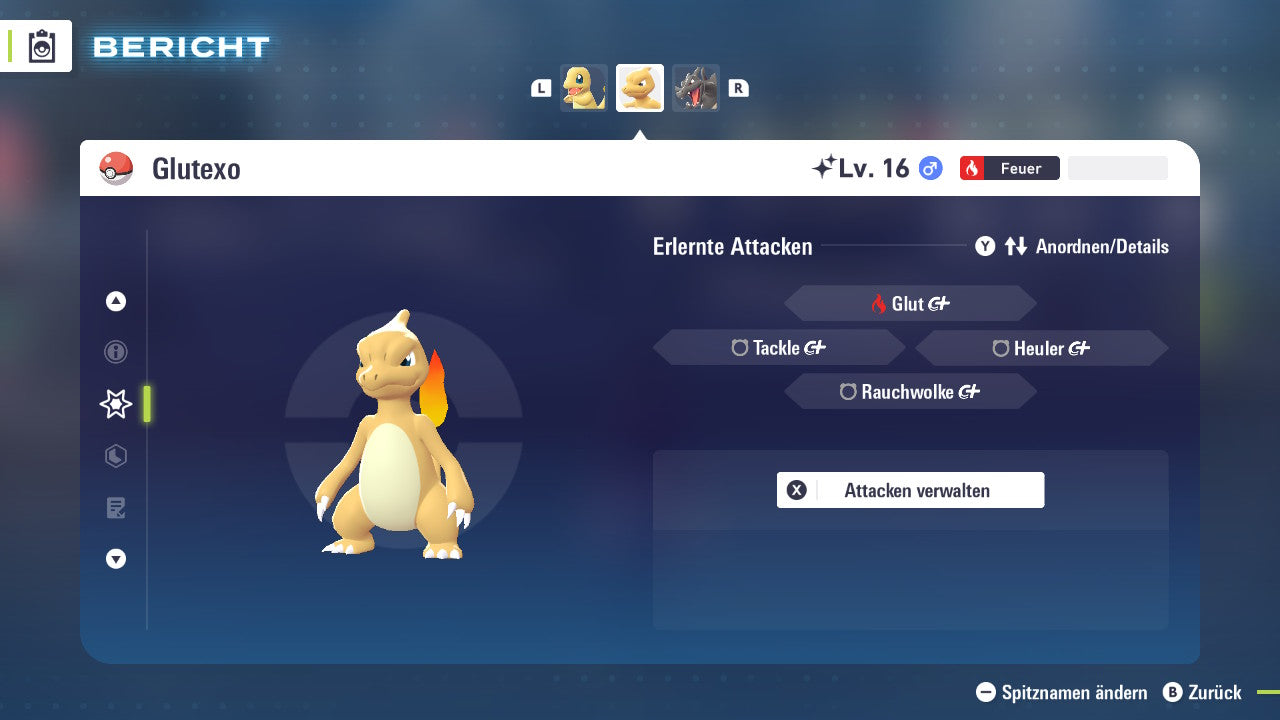This screenshot has width=1280, height=720.
Task: Open Attacken verwalten
Action: pyautogui.click(x=910, y=490)
